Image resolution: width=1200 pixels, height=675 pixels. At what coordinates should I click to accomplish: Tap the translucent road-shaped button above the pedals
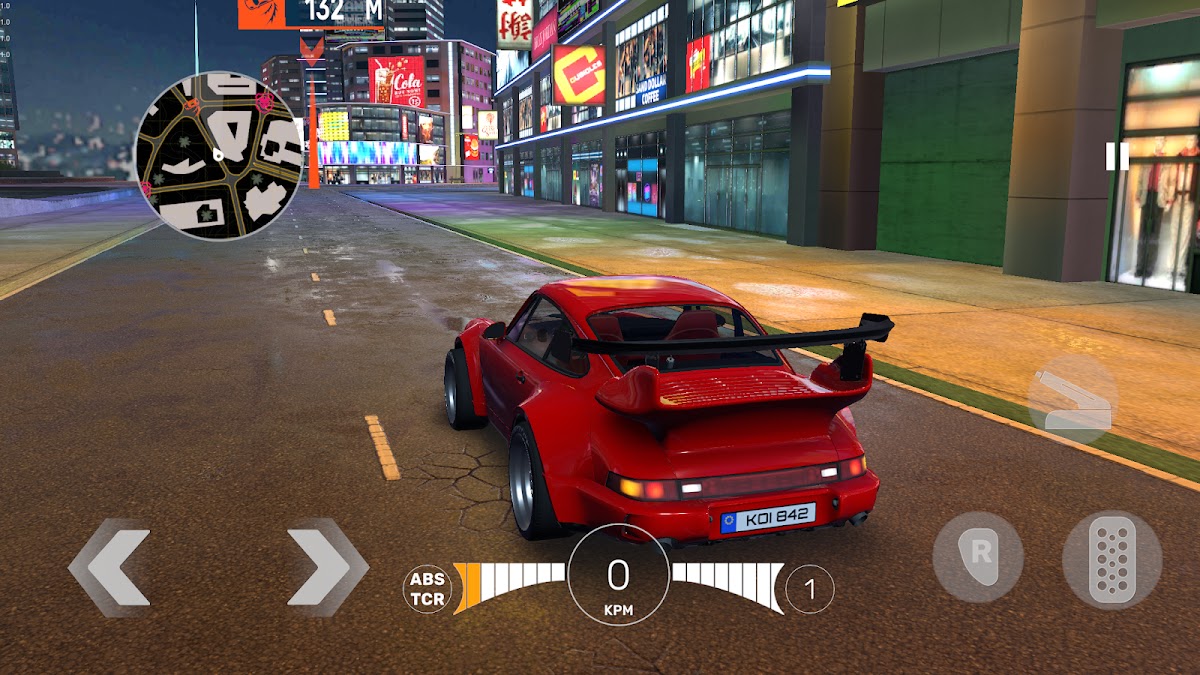pos(1071,400)
